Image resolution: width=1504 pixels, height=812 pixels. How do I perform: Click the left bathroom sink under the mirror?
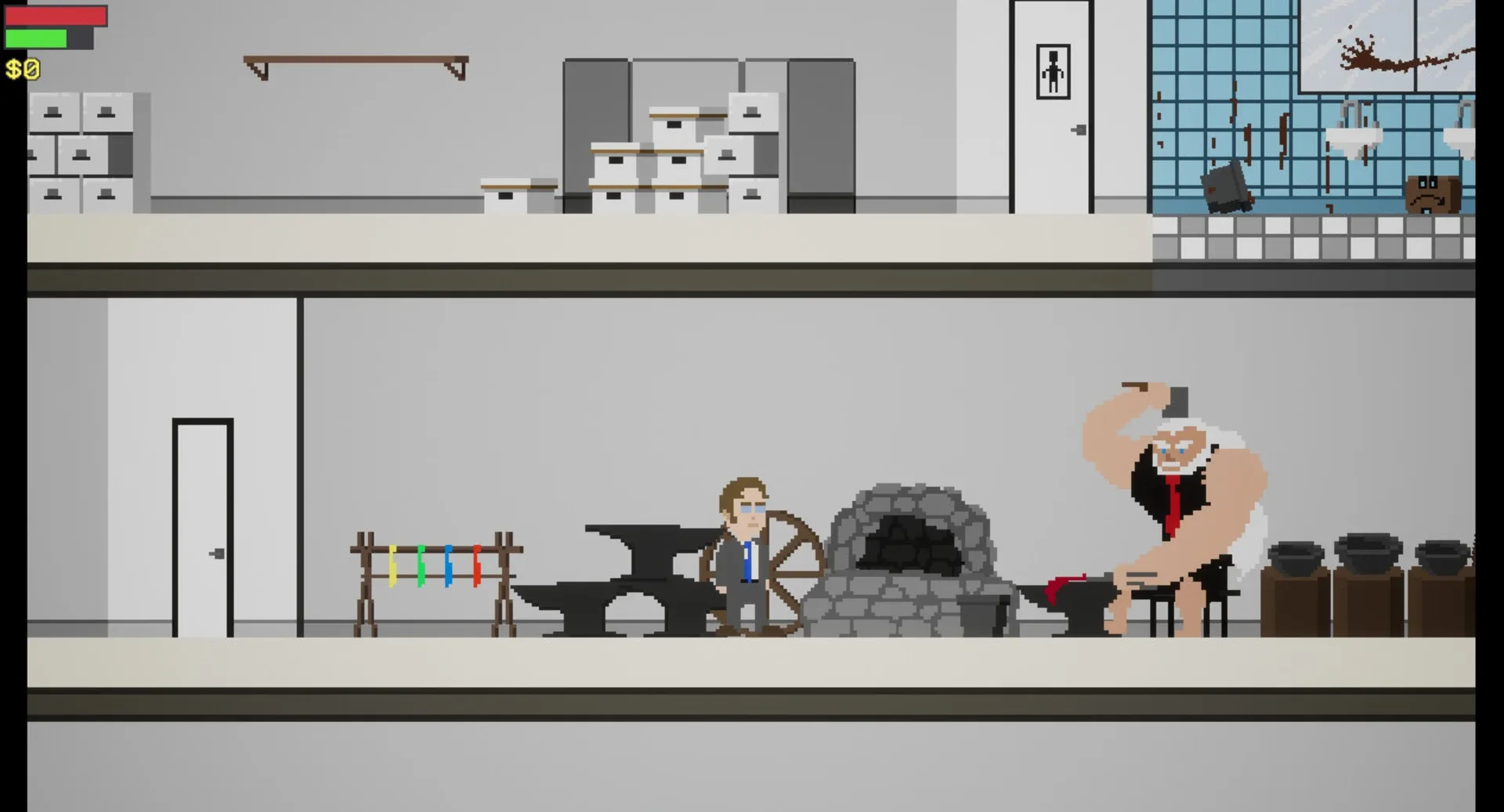coord(1351,138)
